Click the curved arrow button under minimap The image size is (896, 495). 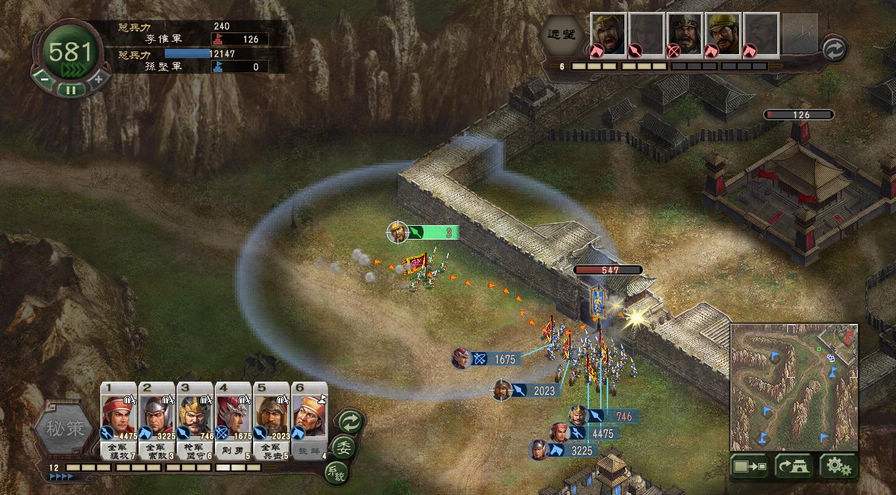[794, 465]
